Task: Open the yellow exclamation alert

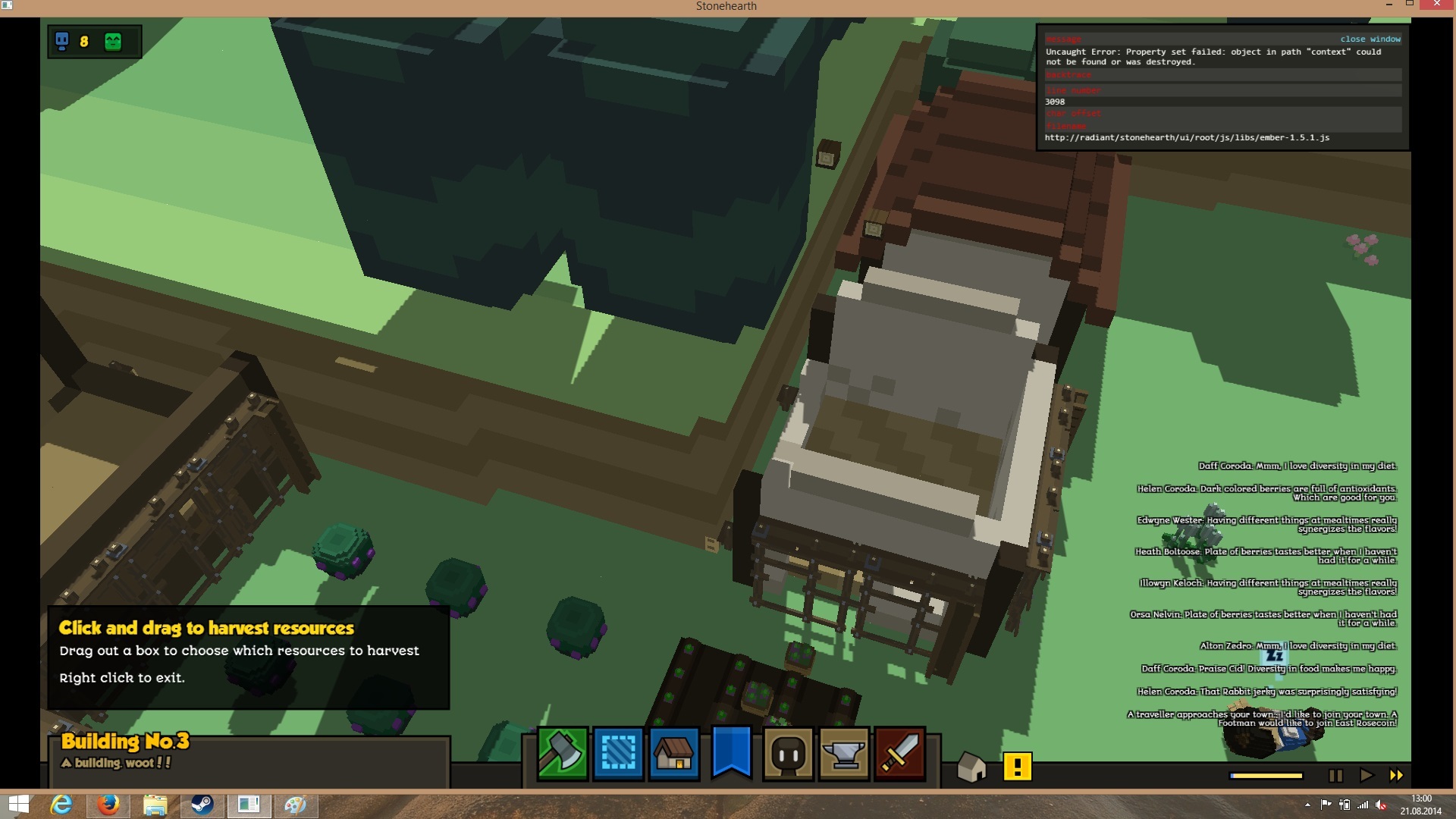Action: coord(1017,767)
